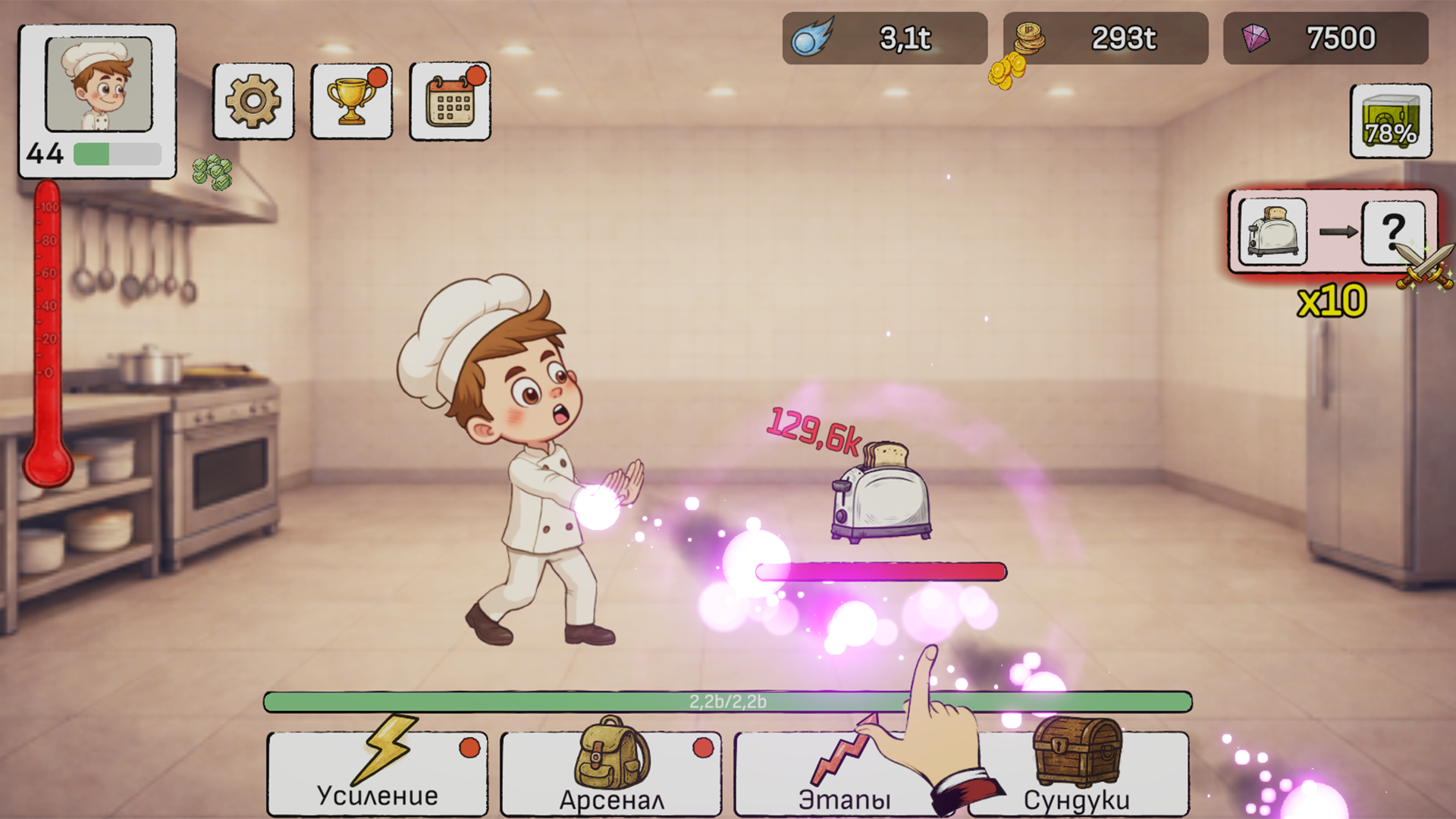The height and width of the screenshot is (819, 1456).
Task: Open the Арсенал backpack inventory
Action: pyautogui.click(x=610, y=773)
